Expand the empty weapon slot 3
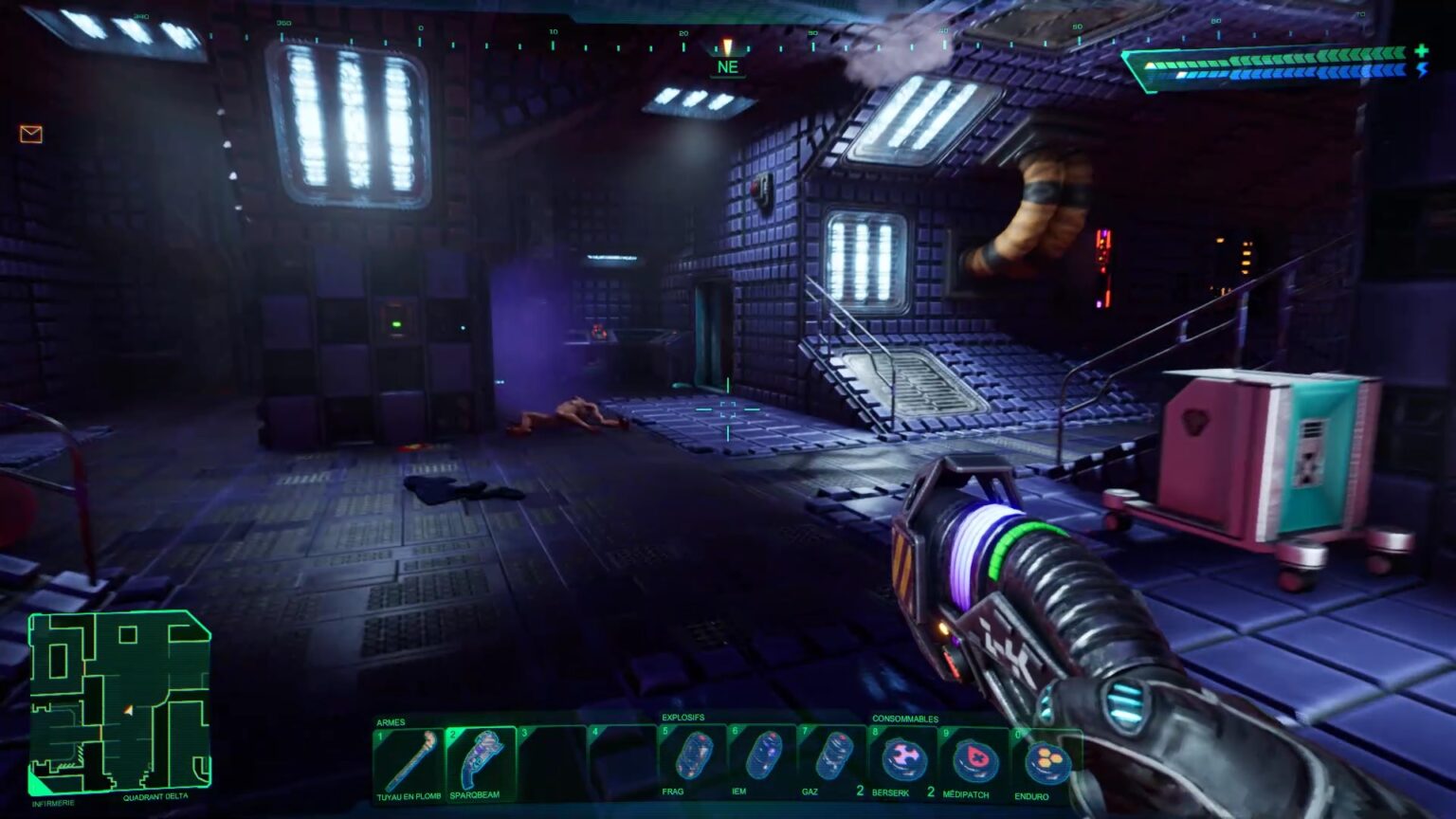The height and width of the screenshot is (819, 1456). [x=552, y=758]
